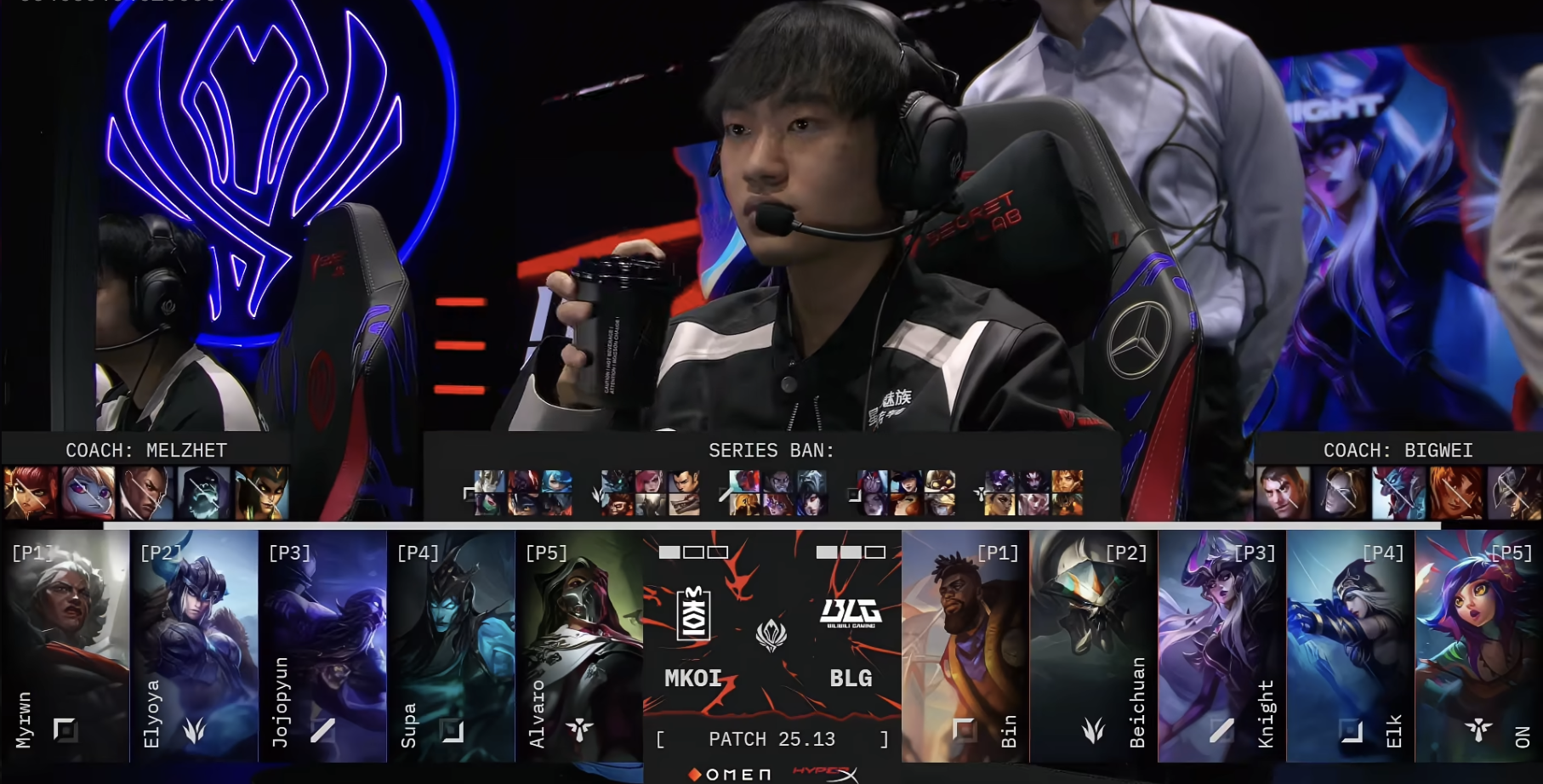The image size is (1543, 784).
Task: Select the banned Jayce portrait
Action: (x=1284, y=492)
